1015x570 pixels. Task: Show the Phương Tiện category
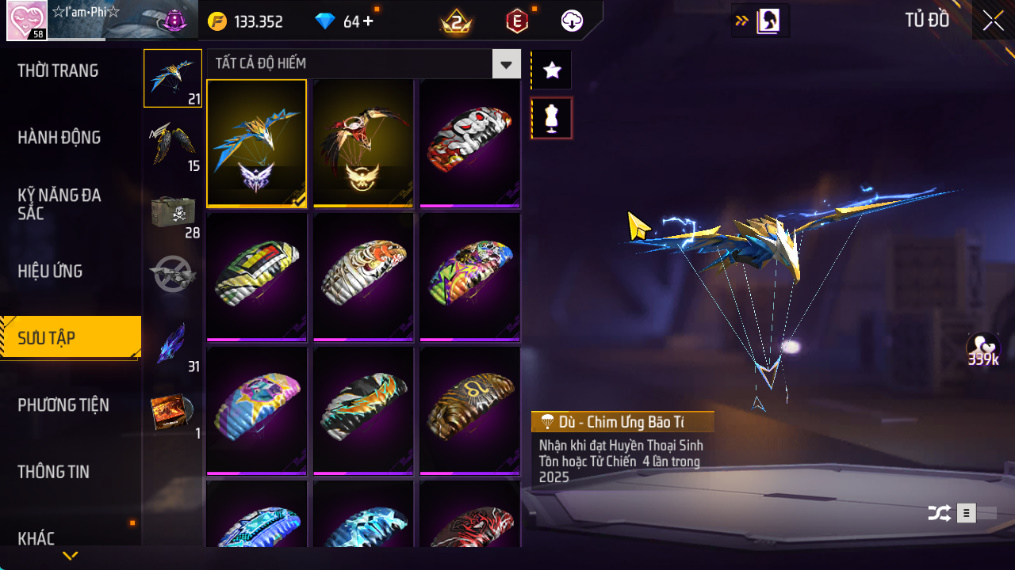click(x=63, y=405)
